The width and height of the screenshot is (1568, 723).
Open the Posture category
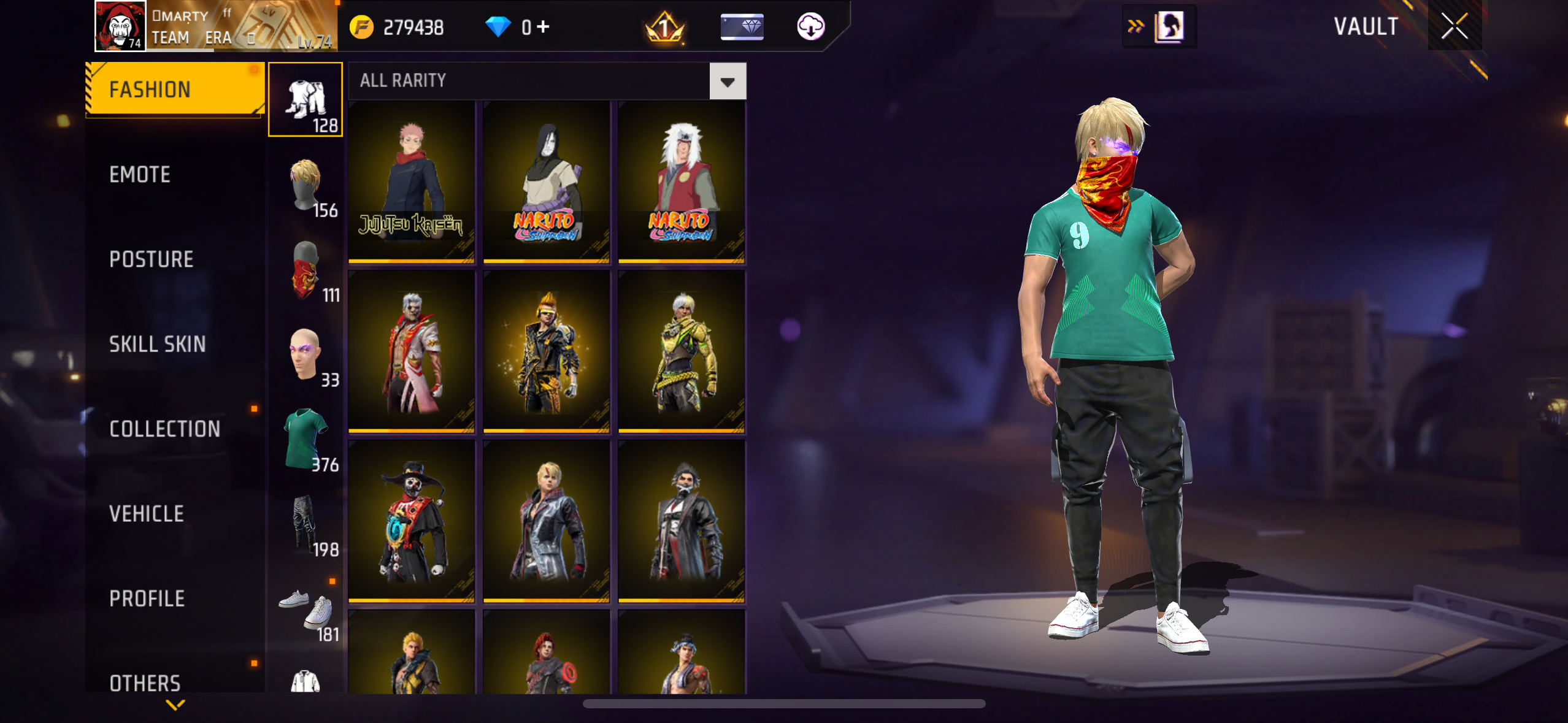pos(151,259)
